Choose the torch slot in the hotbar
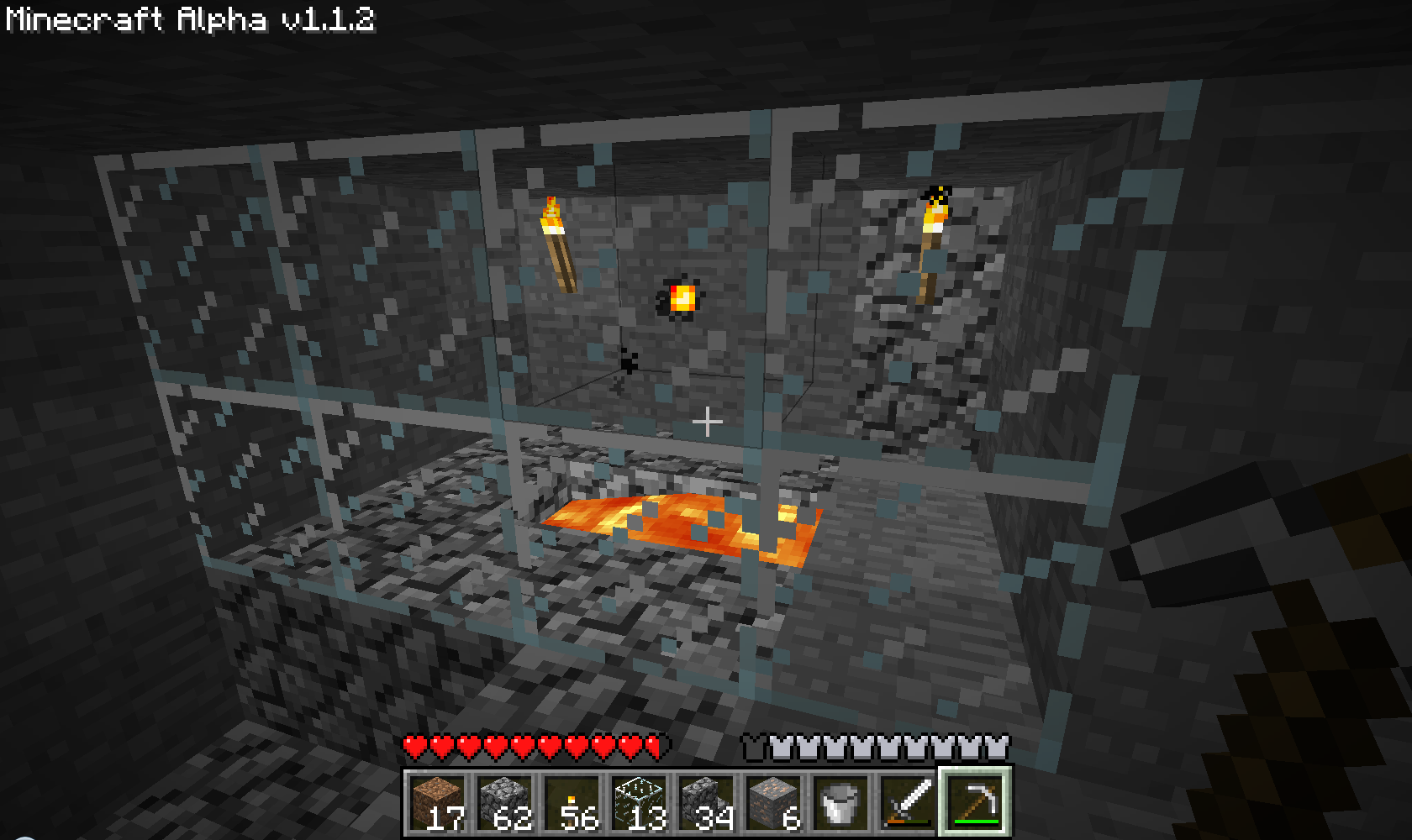Image resolution: width=1412 pixels, height=840 pixels. click(572, 802)
